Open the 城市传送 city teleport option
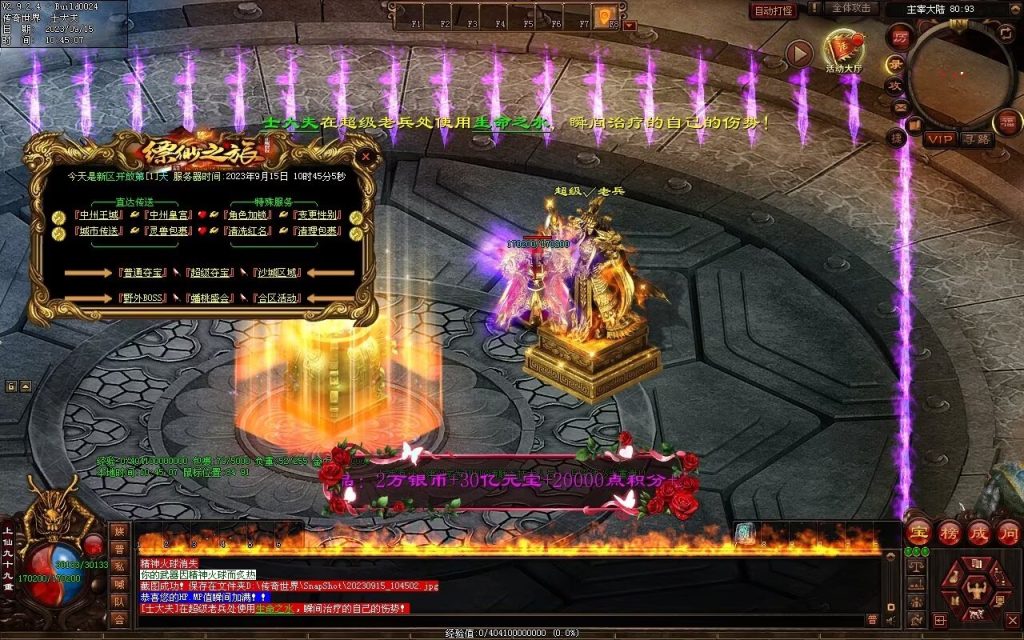1024x640 pixels. [100, 231]
